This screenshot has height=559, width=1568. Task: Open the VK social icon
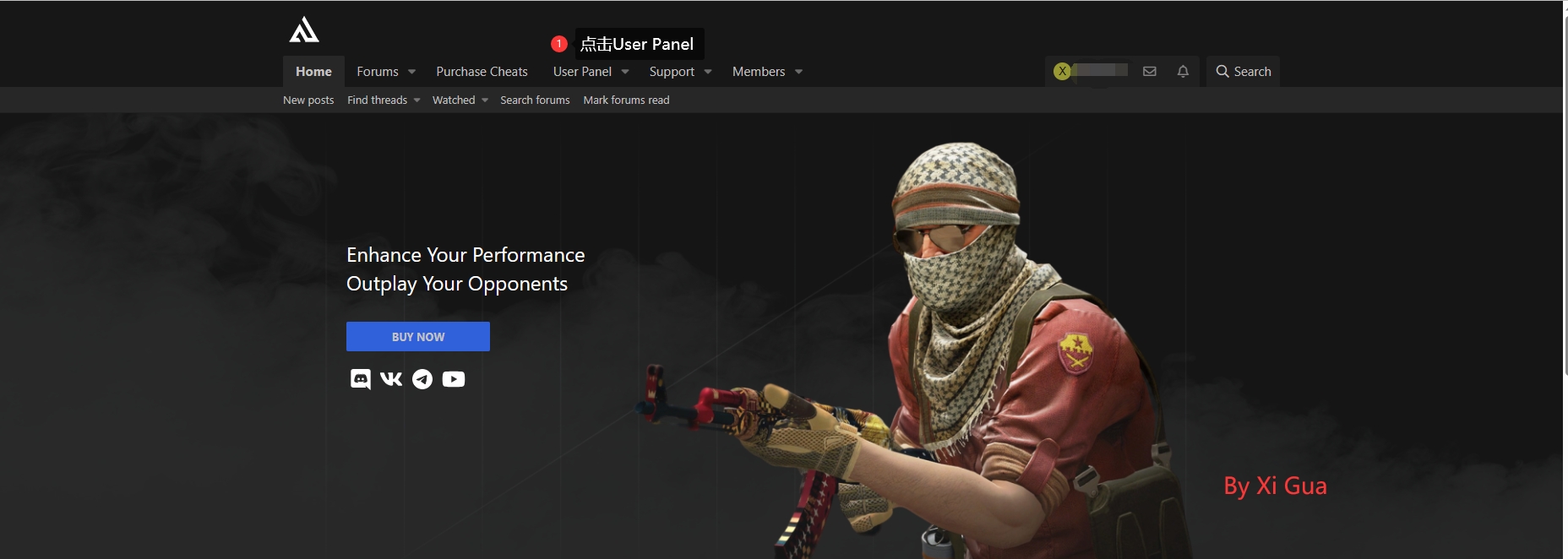[391, 379]
